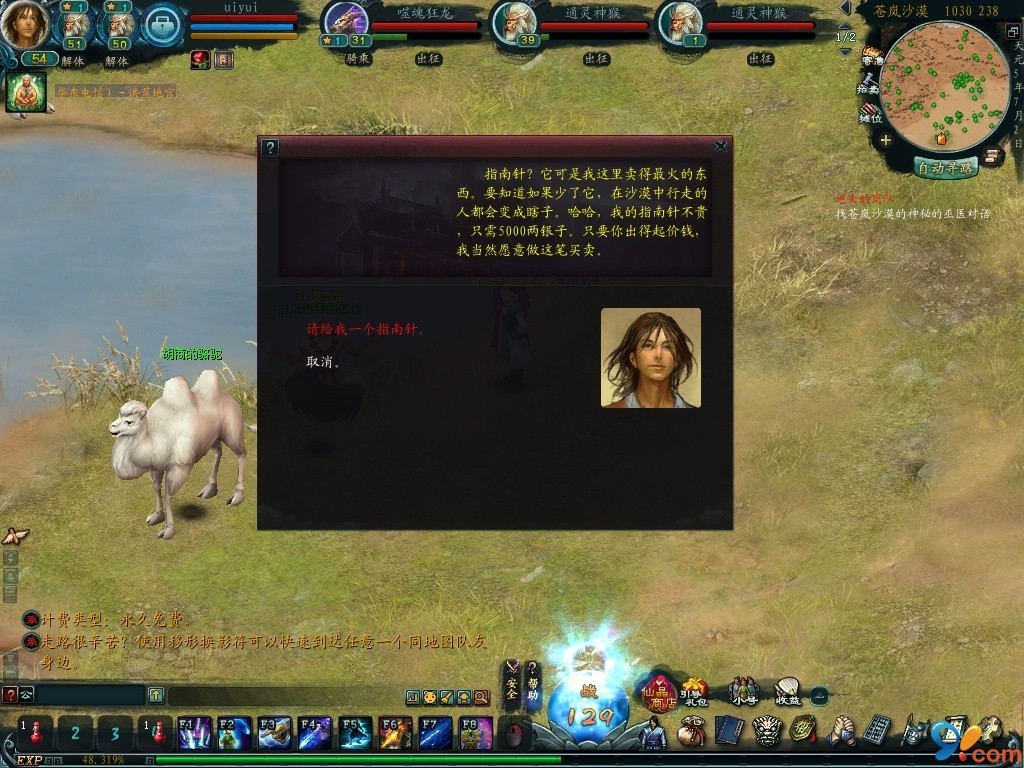Screen dimensions: 1024x768
Task: Open the 仙晶商店 shop button
Action: 660,691
